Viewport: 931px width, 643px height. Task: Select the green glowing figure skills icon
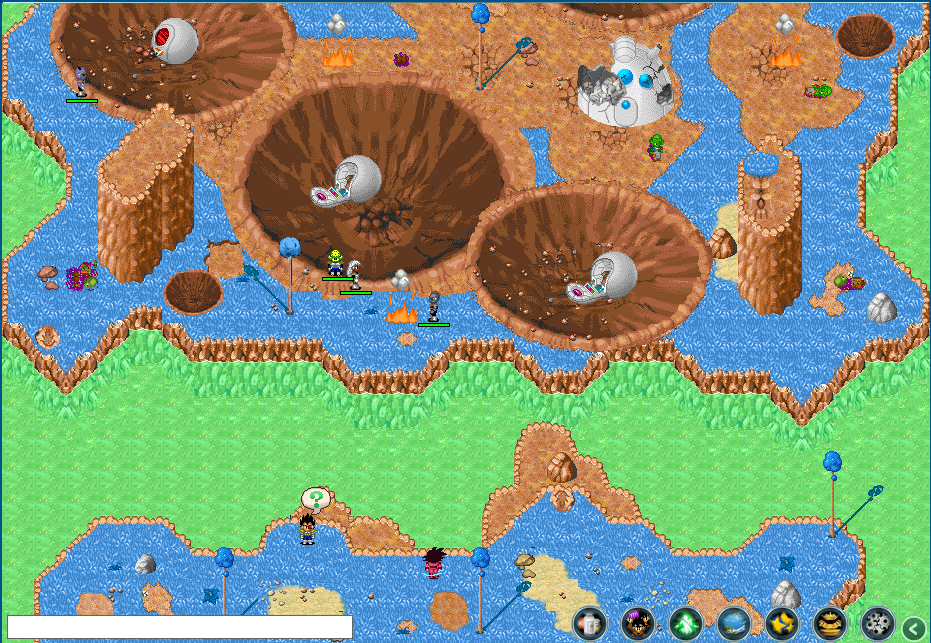(x=686, y=624)
